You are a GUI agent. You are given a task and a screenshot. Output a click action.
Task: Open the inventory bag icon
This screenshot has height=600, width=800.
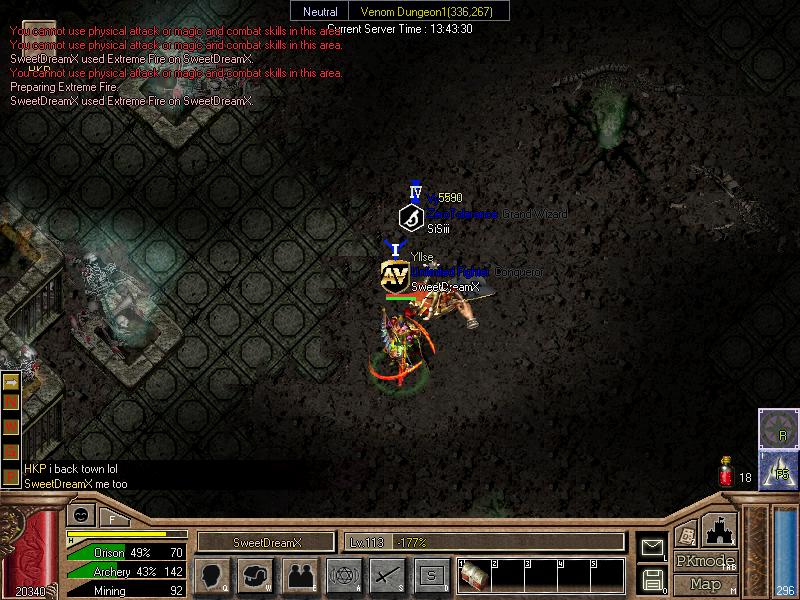[x=256, y=576]
